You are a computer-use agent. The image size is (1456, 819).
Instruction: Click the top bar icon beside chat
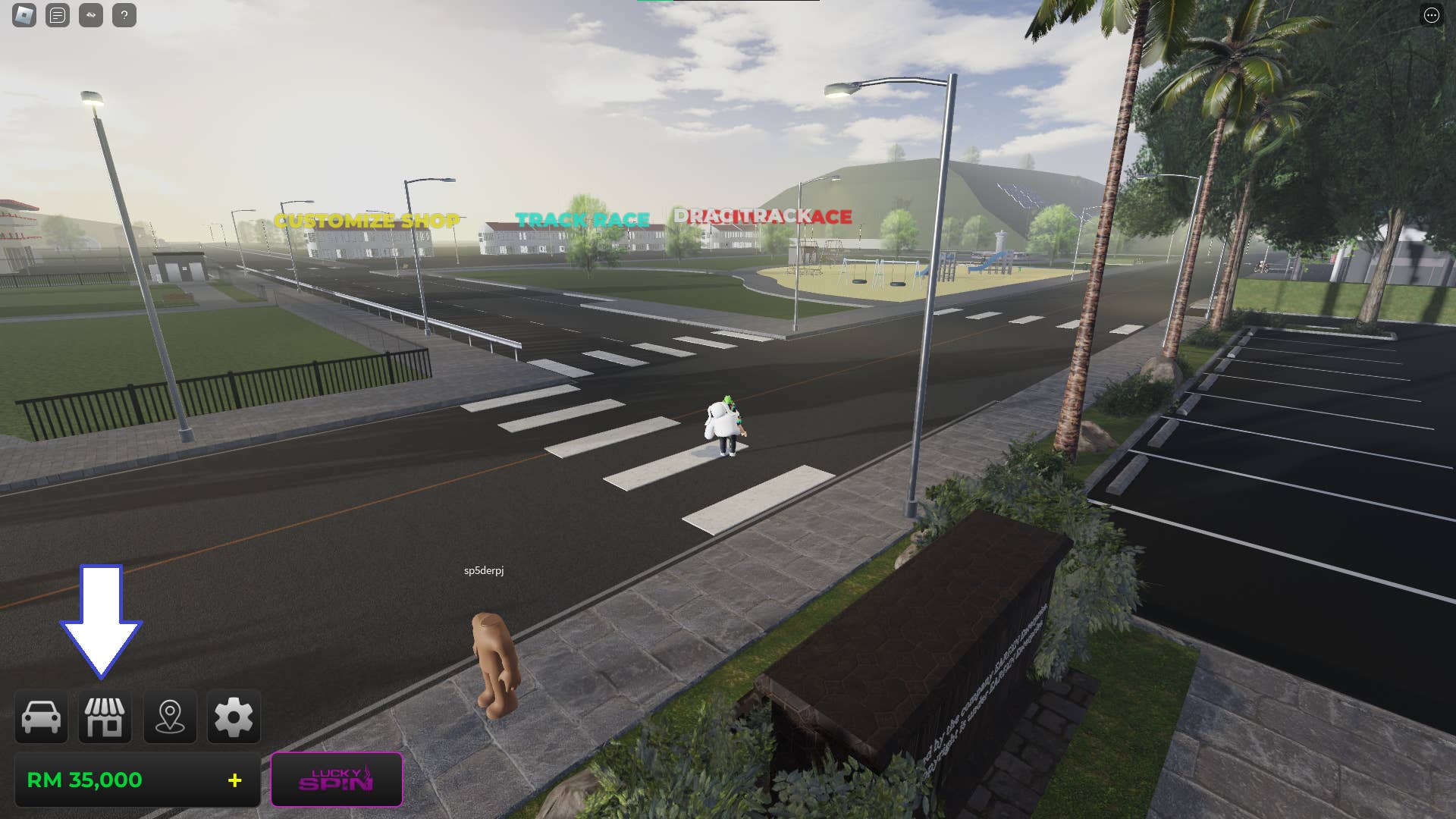coord(91,15)
